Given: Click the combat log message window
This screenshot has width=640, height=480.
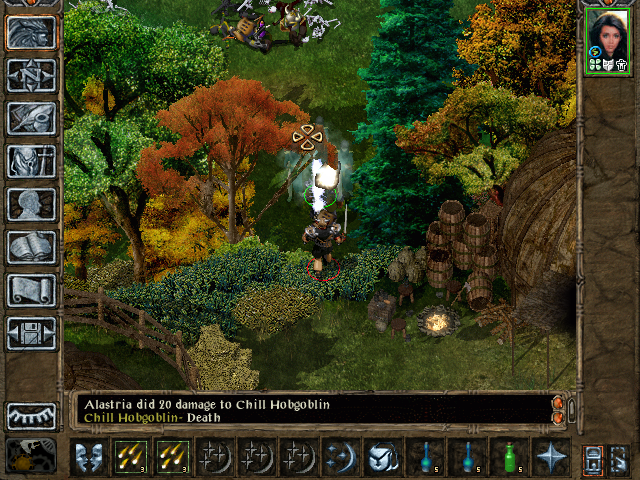Looking at the screenshot, I should (310, 410).
